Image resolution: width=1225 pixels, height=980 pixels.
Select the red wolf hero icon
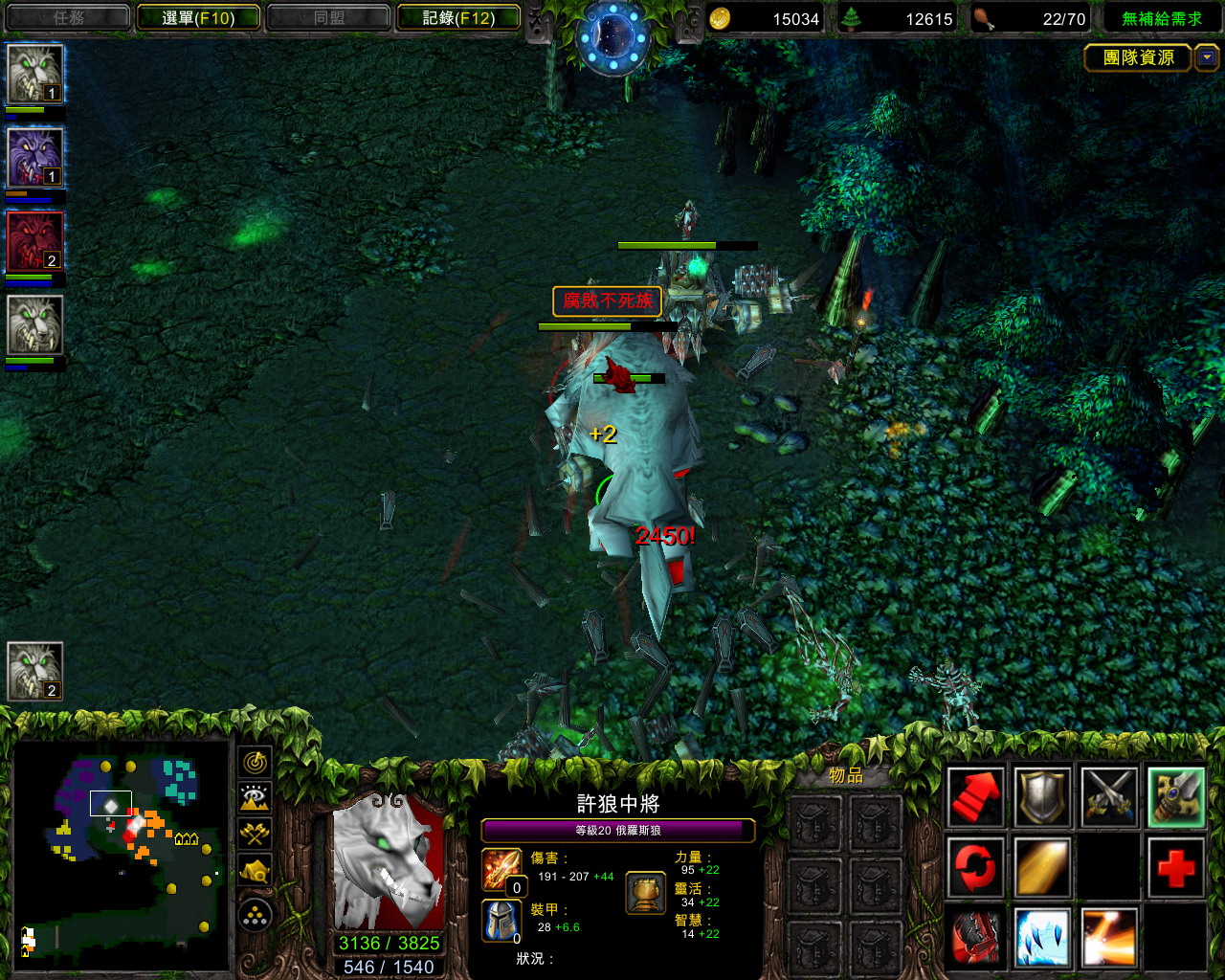tap(35, 241)
